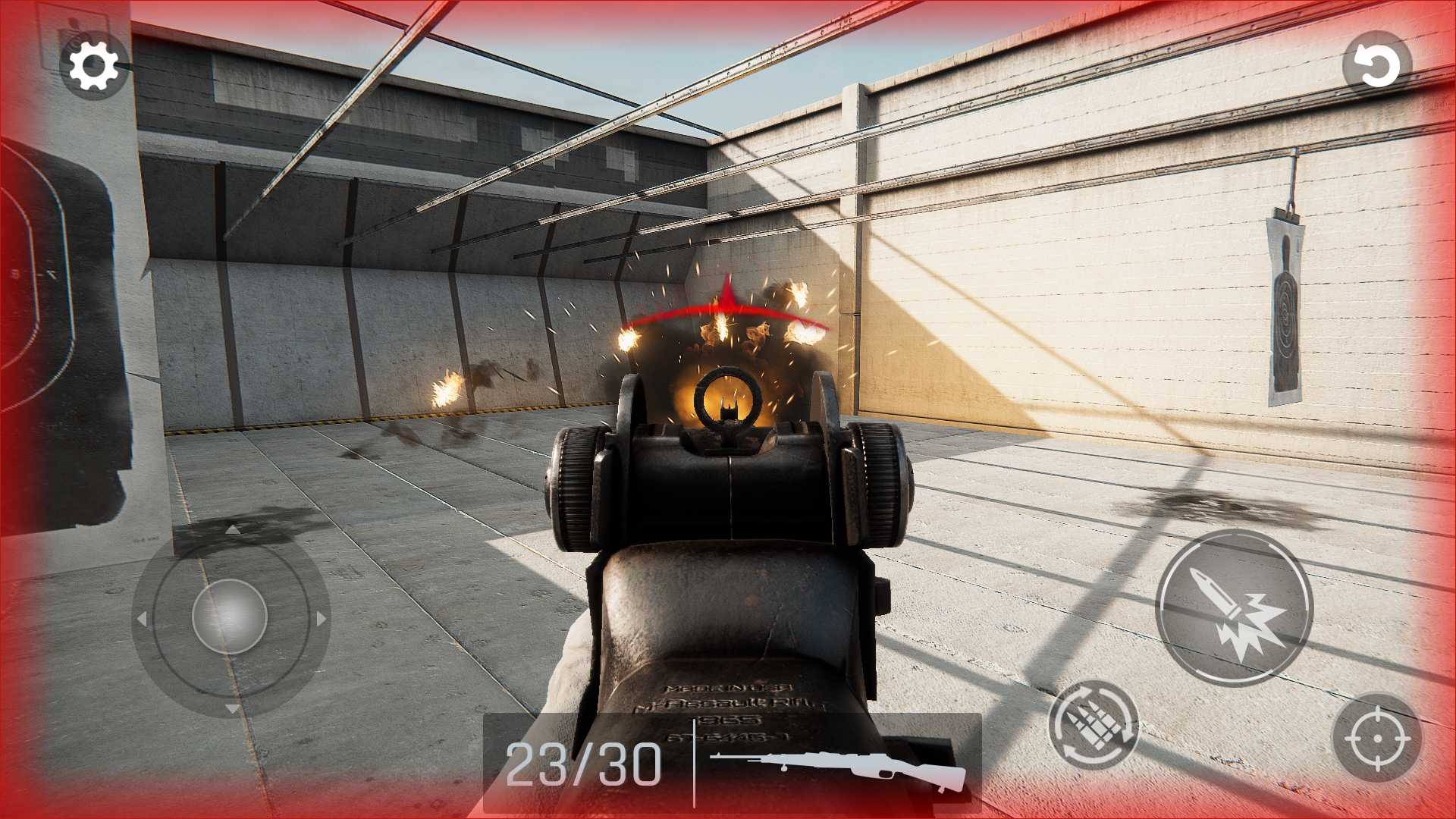The height and width of the screenshot is (819, 1456).
Task: Tap the virtual movement joystick knob
Action: 230,617
